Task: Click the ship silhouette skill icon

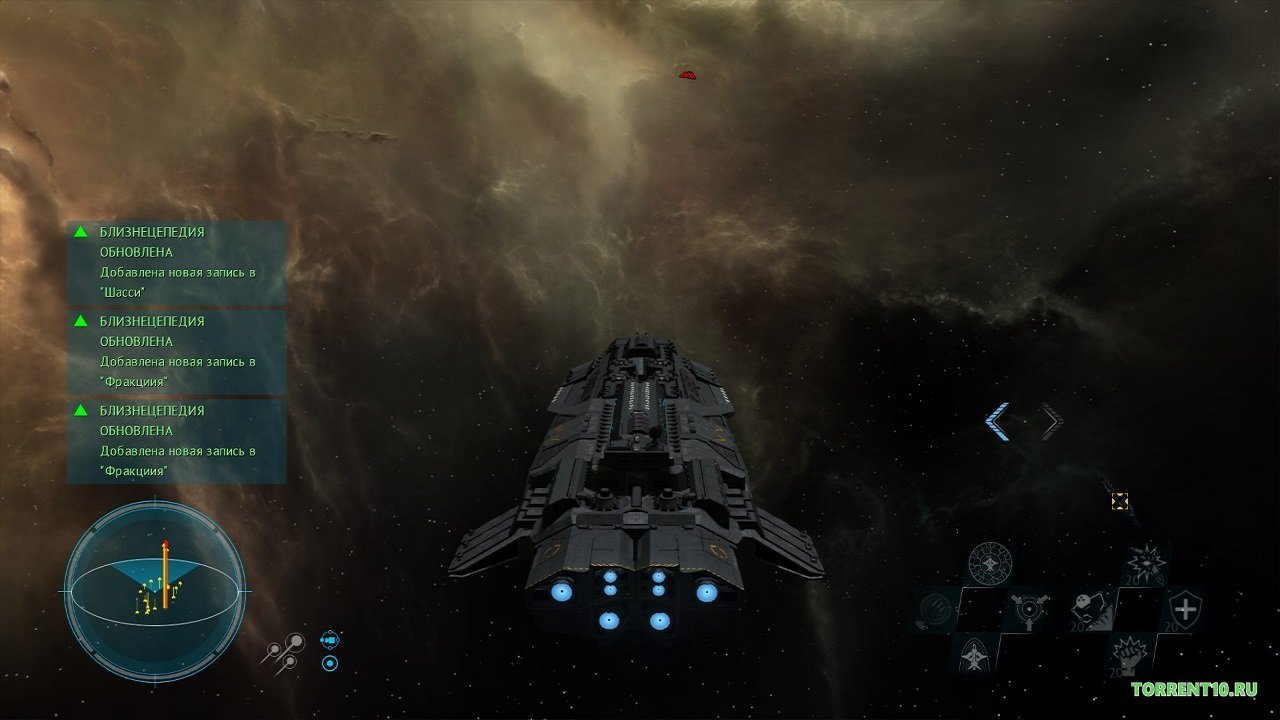Action: point(974,655)
